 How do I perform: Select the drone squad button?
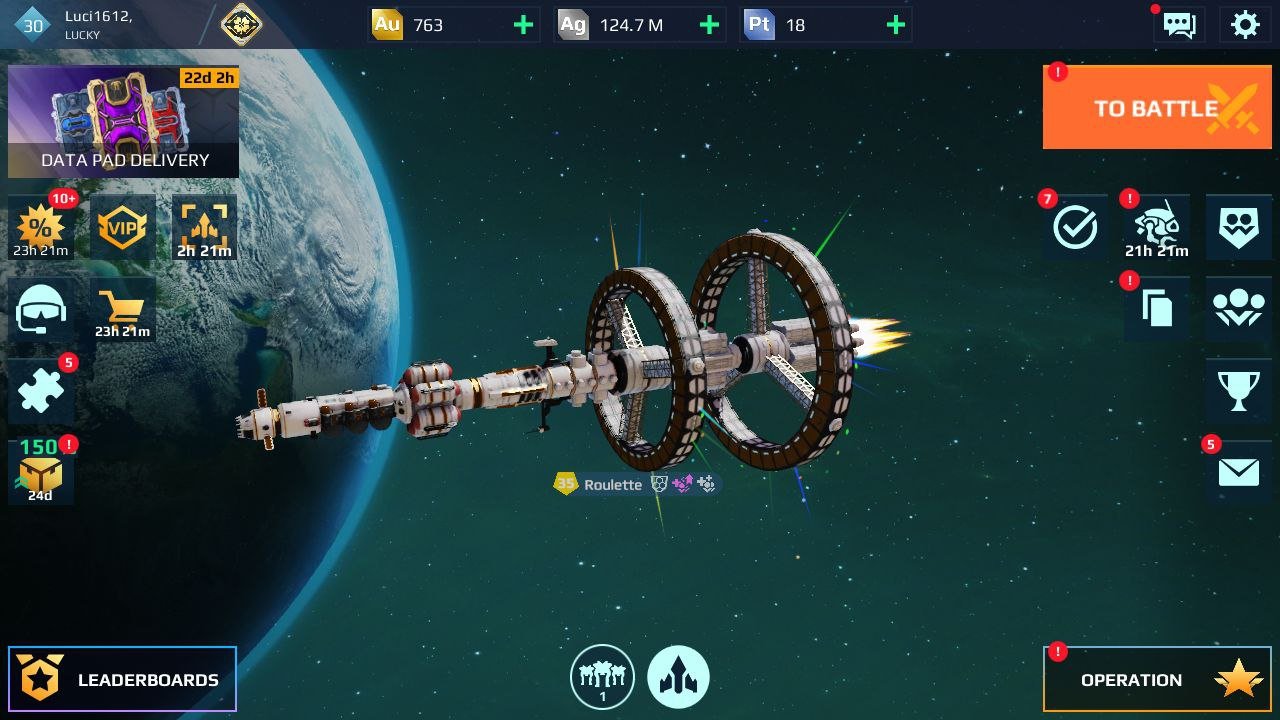tap(602, 677)
